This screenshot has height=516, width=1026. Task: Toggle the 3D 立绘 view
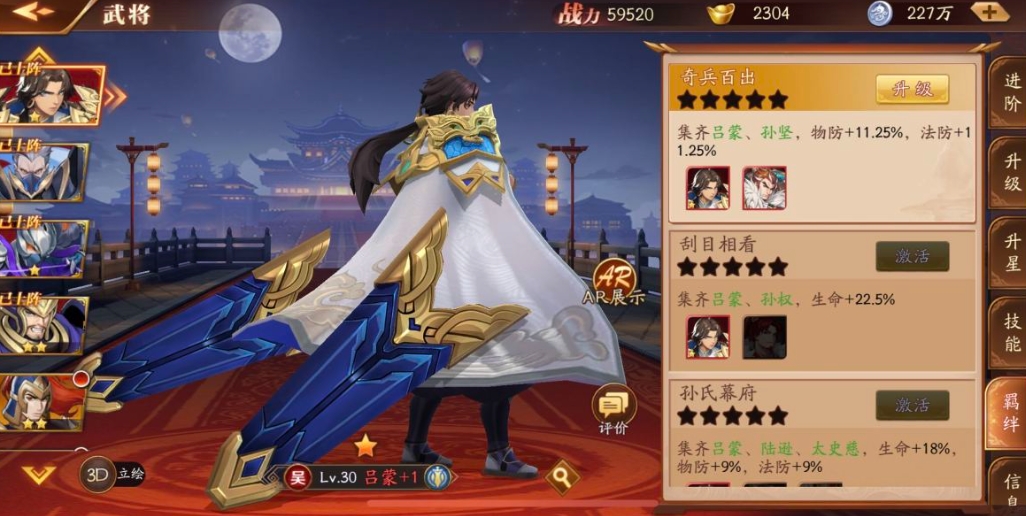coord(113,474)
